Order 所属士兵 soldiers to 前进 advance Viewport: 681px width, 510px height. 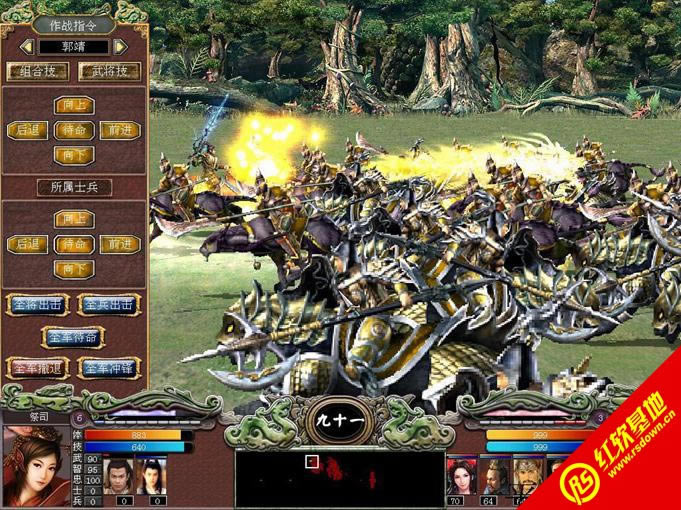click(120, 244)
